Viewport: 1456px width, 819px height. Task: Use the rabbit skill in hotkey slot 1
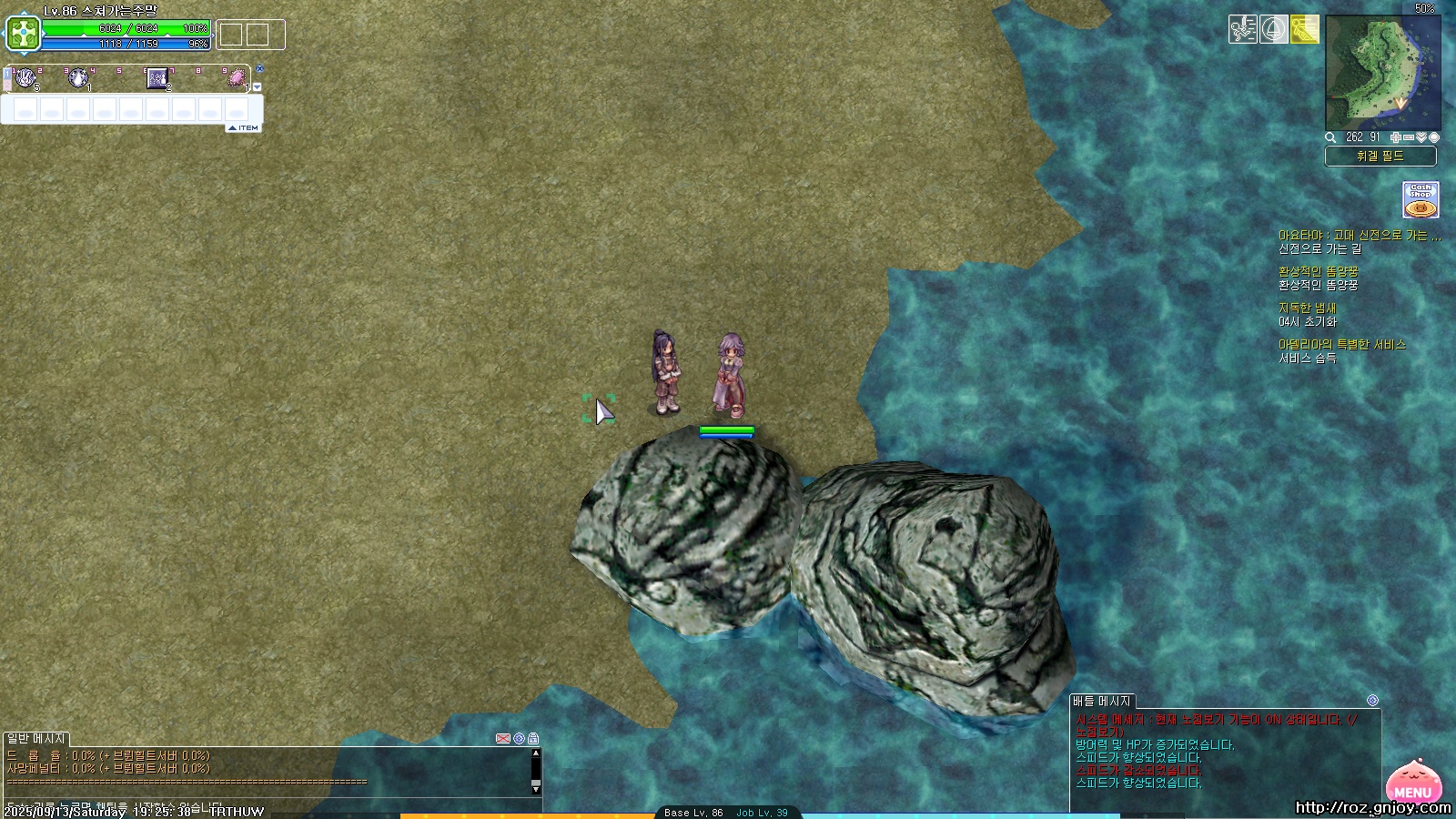[25, 78]
